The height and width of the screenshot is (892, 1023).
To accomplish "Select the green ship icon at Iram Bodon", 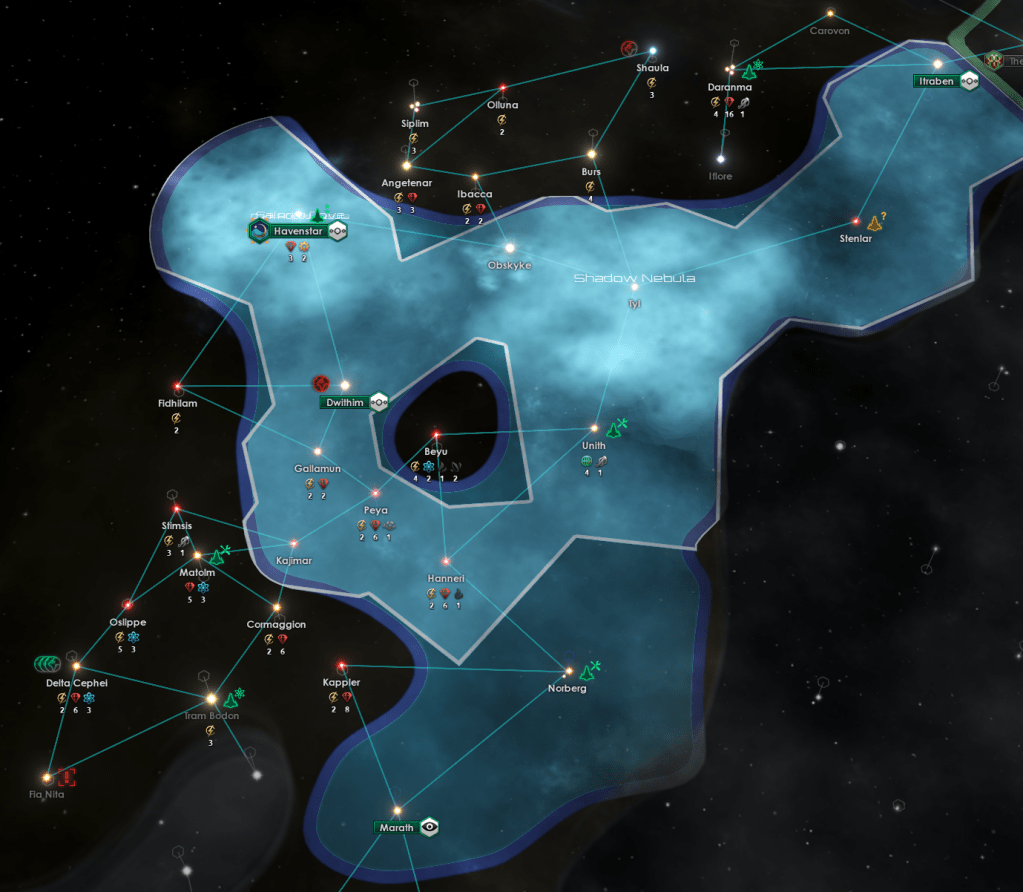I will [234, 699].
